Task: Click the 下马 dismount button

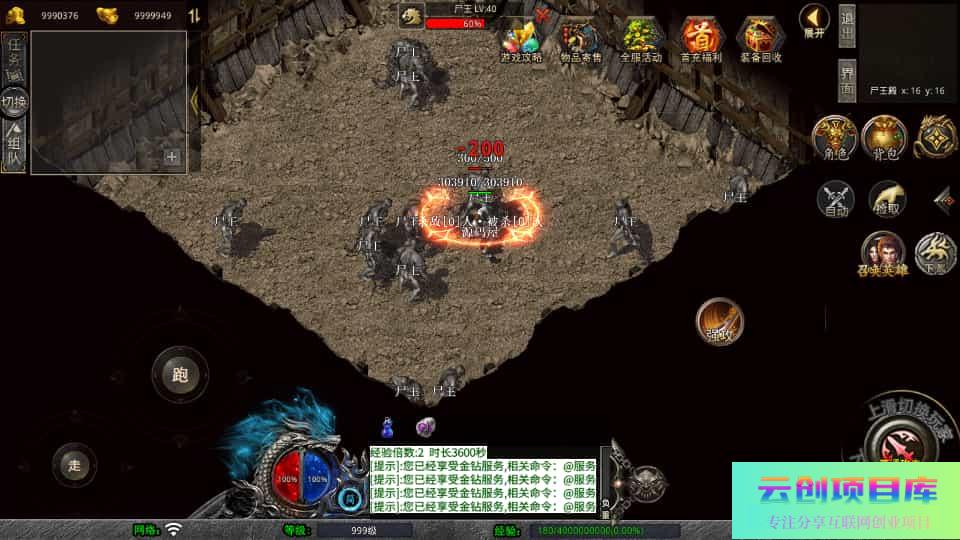Action: [935, 253]
